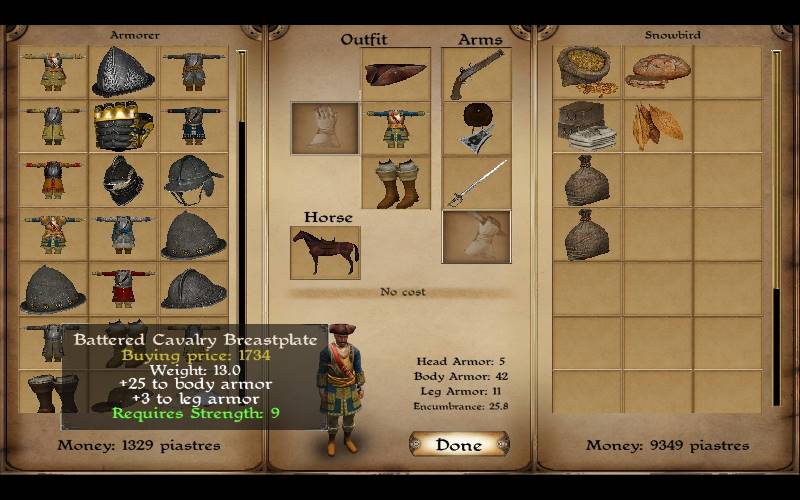Select the dried leaves item in inventory
Image resolution: width=800 pixels, height=500 pixels.
[657, 125]
